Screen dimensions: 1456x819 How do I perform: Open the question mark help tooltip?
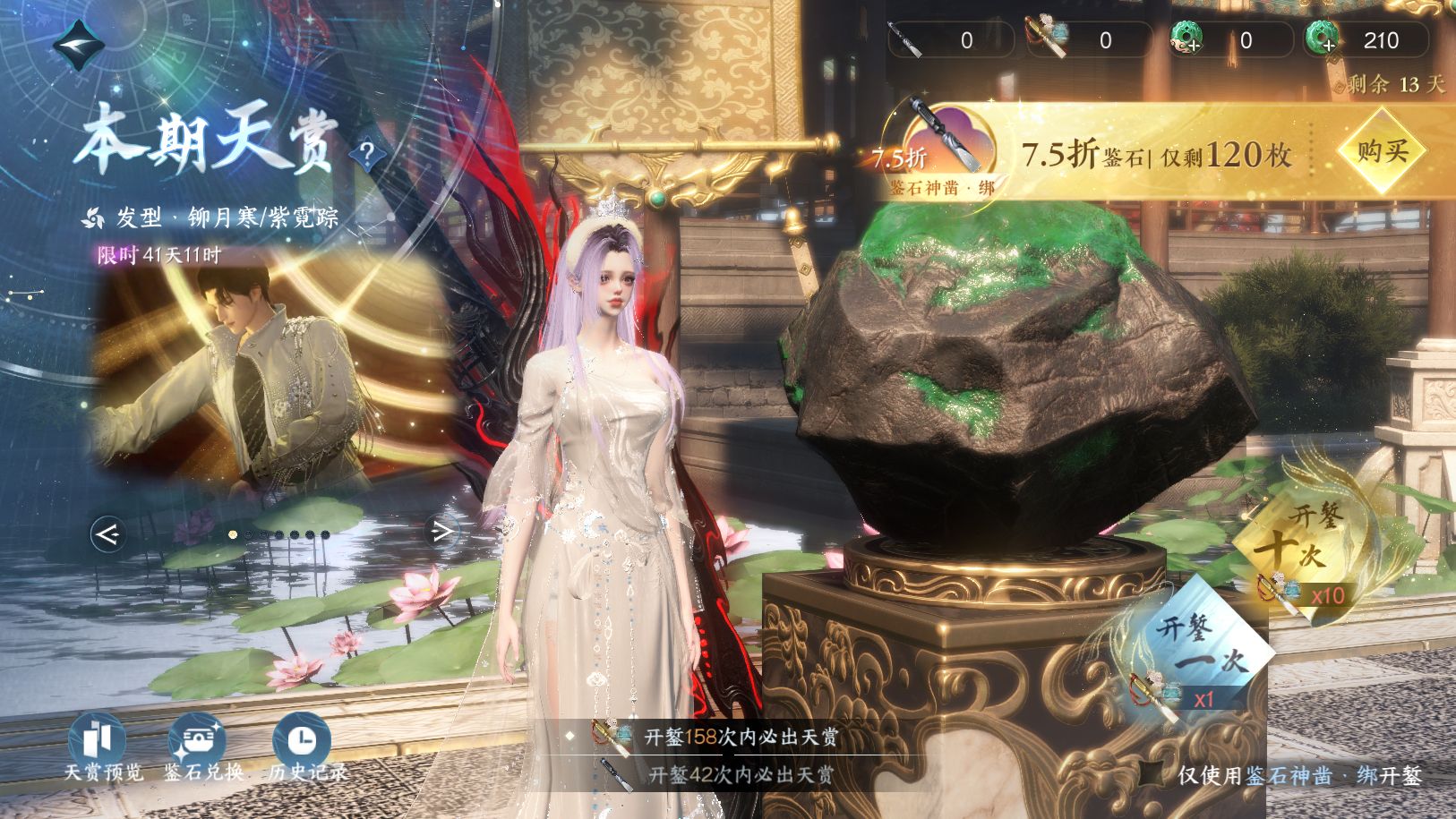click(367, 153)
